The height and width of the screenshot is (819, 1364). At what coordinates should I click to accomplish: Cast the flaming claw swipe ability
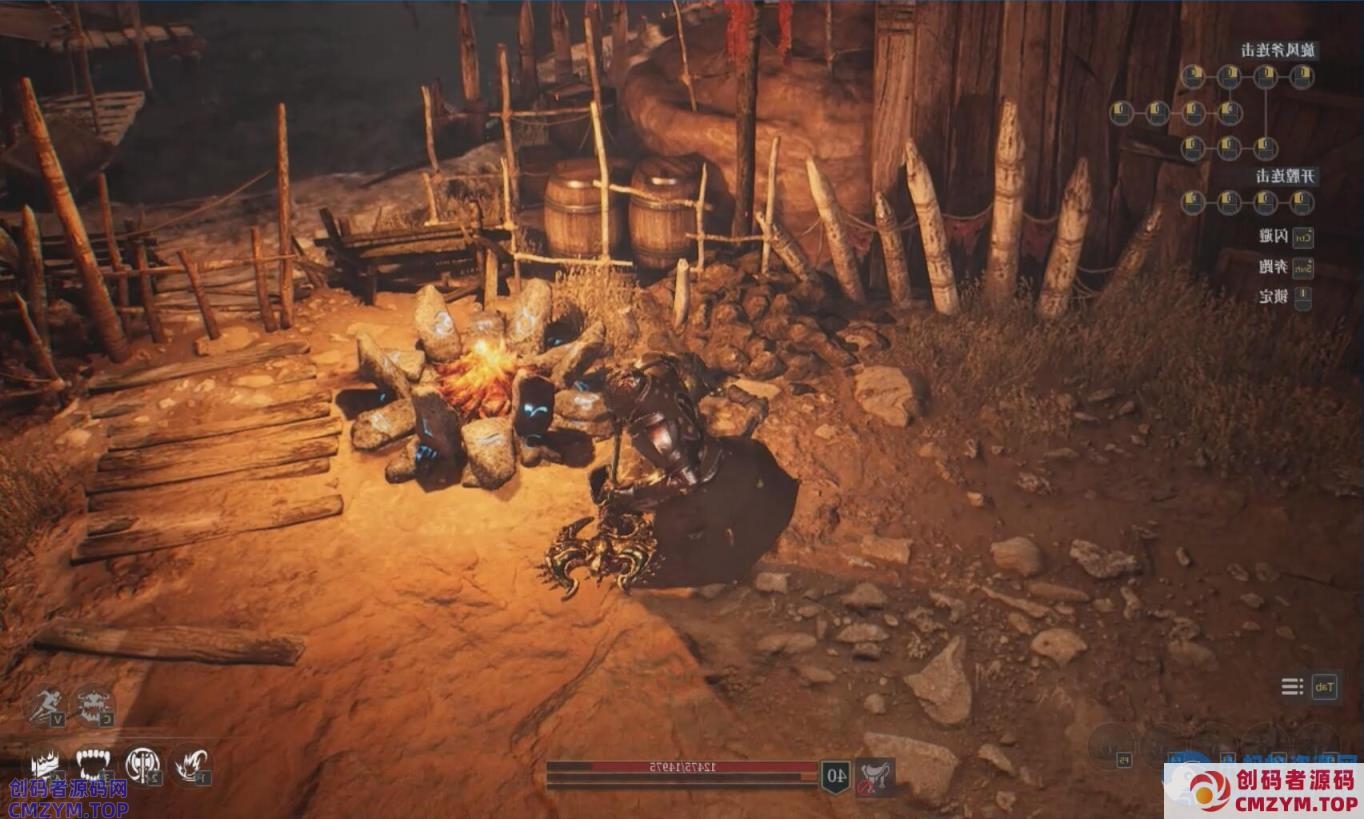(x=191, y=766)
